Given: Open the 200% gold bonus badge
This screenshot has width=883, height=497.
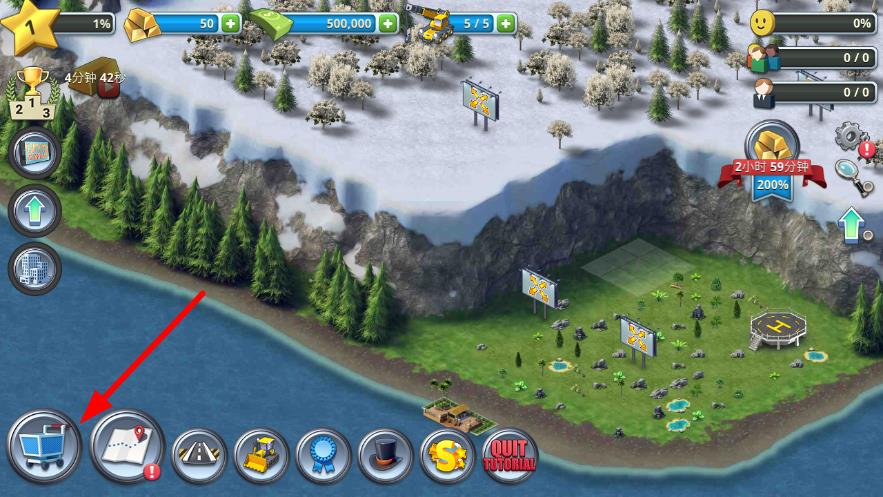Looking at the screenshot, I should point(770,160).
